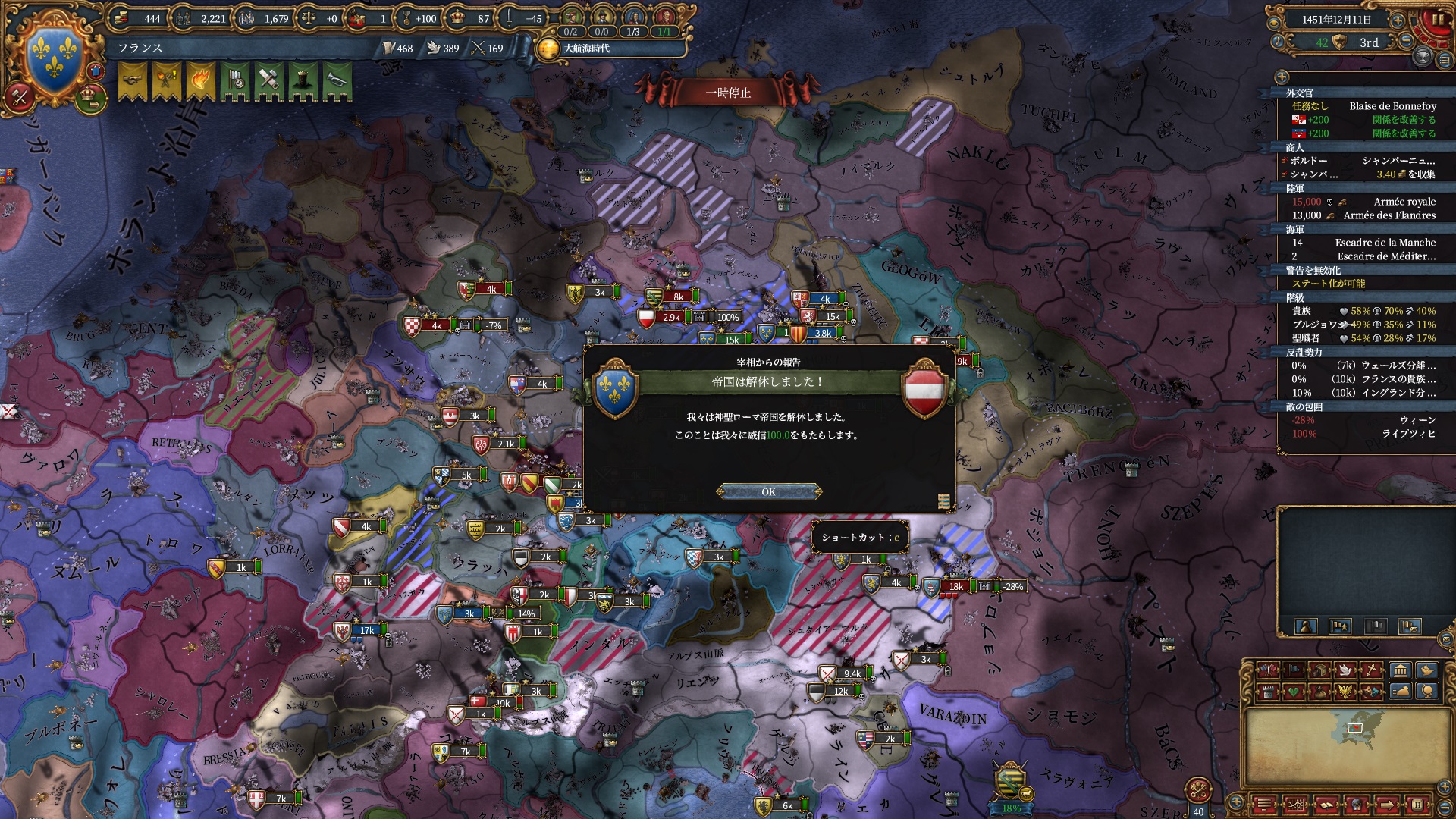Confirm the empire dissolved popup with OK
This screenshot has height=819, width=1456.
point(768,492)
